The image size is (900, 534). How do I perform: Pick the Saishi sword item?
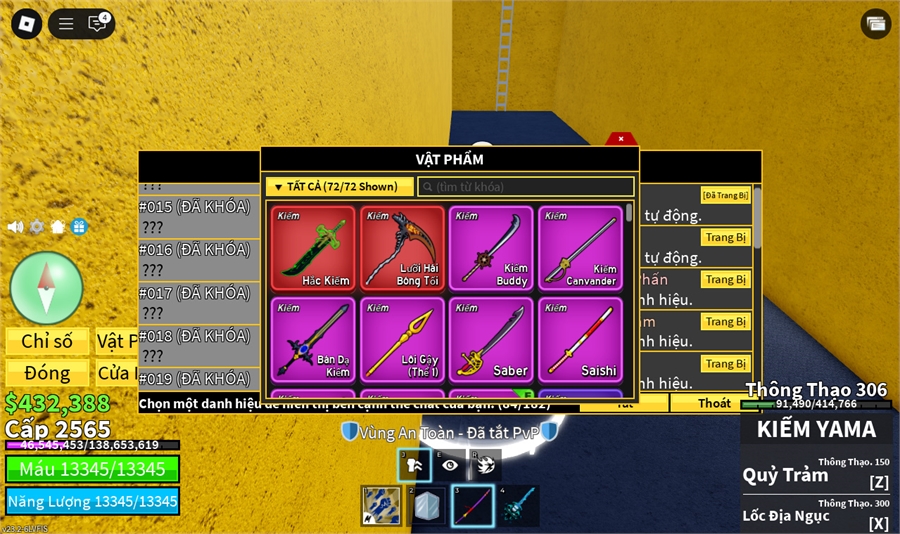[x=580, y=339]
